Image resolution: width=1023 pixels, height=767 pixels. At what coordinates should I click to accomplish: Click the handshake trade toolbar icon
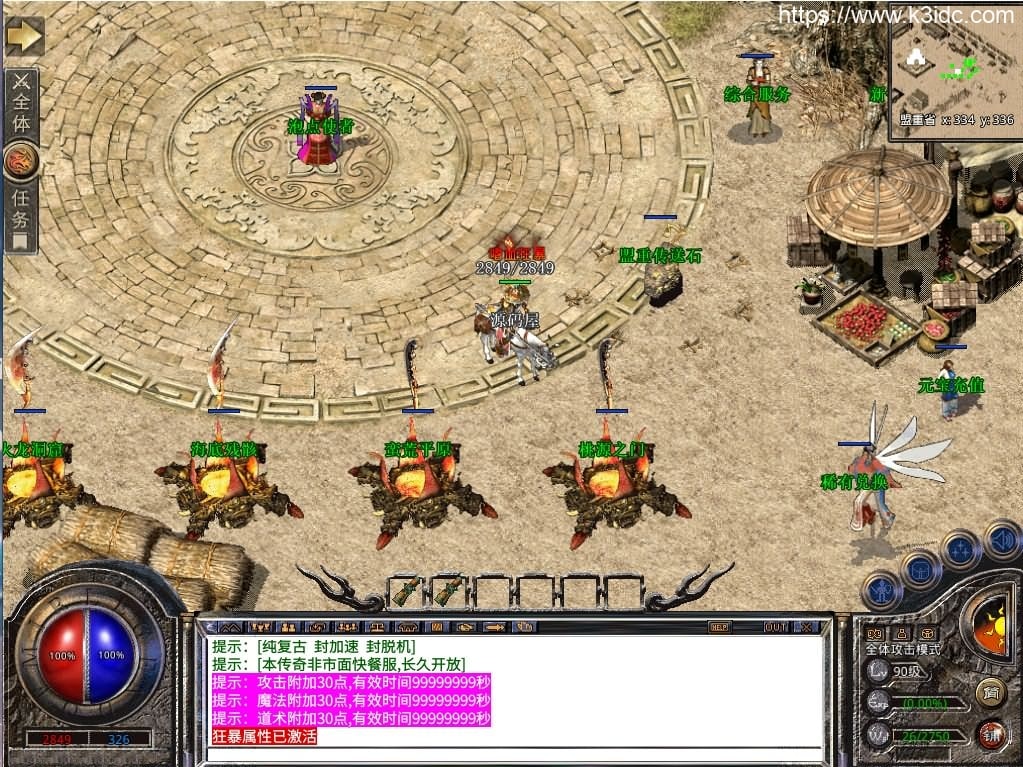tap(463, 627)
